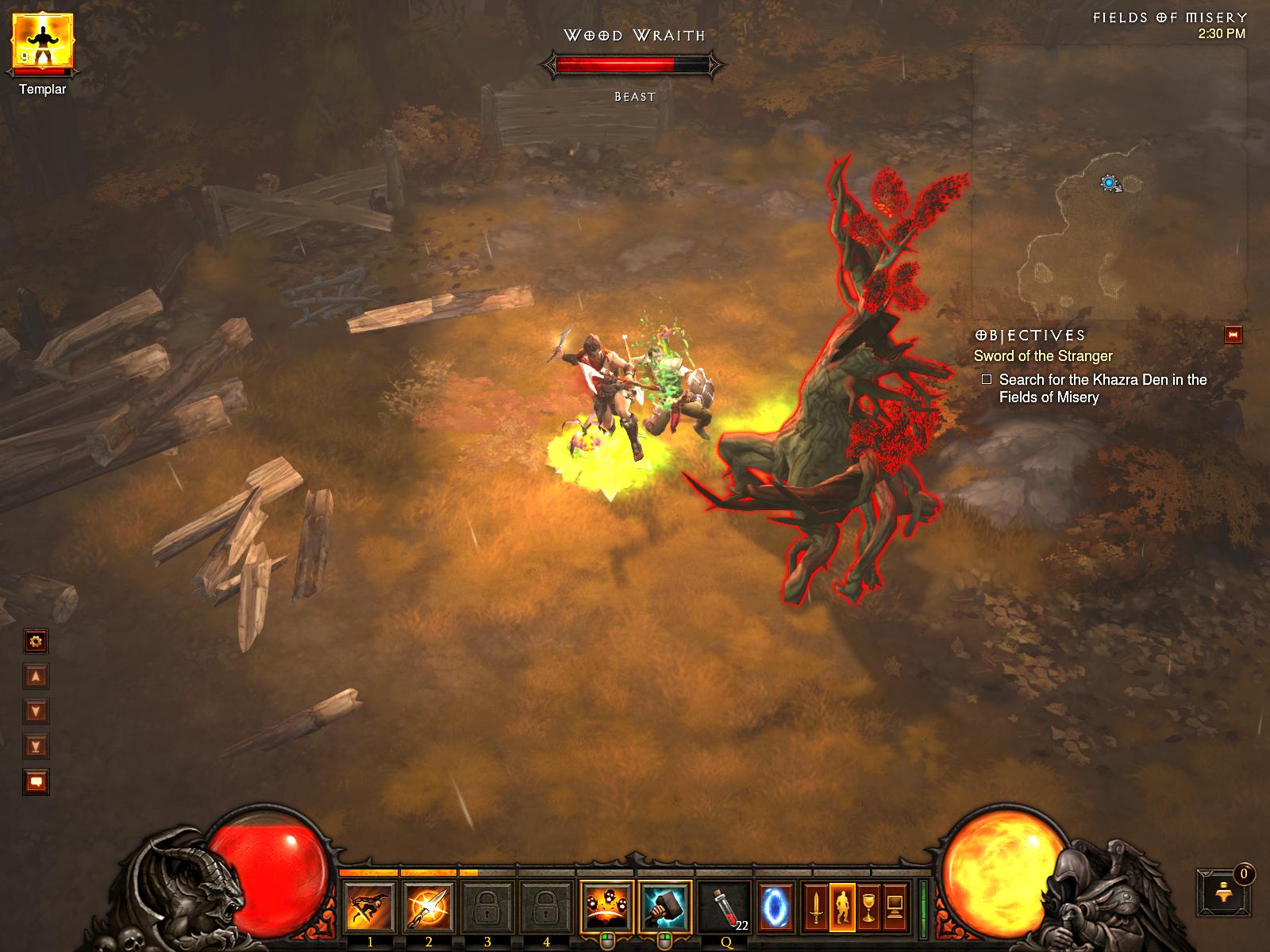Click the Sword of the Stranger quest title
This screenshot has width=1270, height=952.
1043,356
